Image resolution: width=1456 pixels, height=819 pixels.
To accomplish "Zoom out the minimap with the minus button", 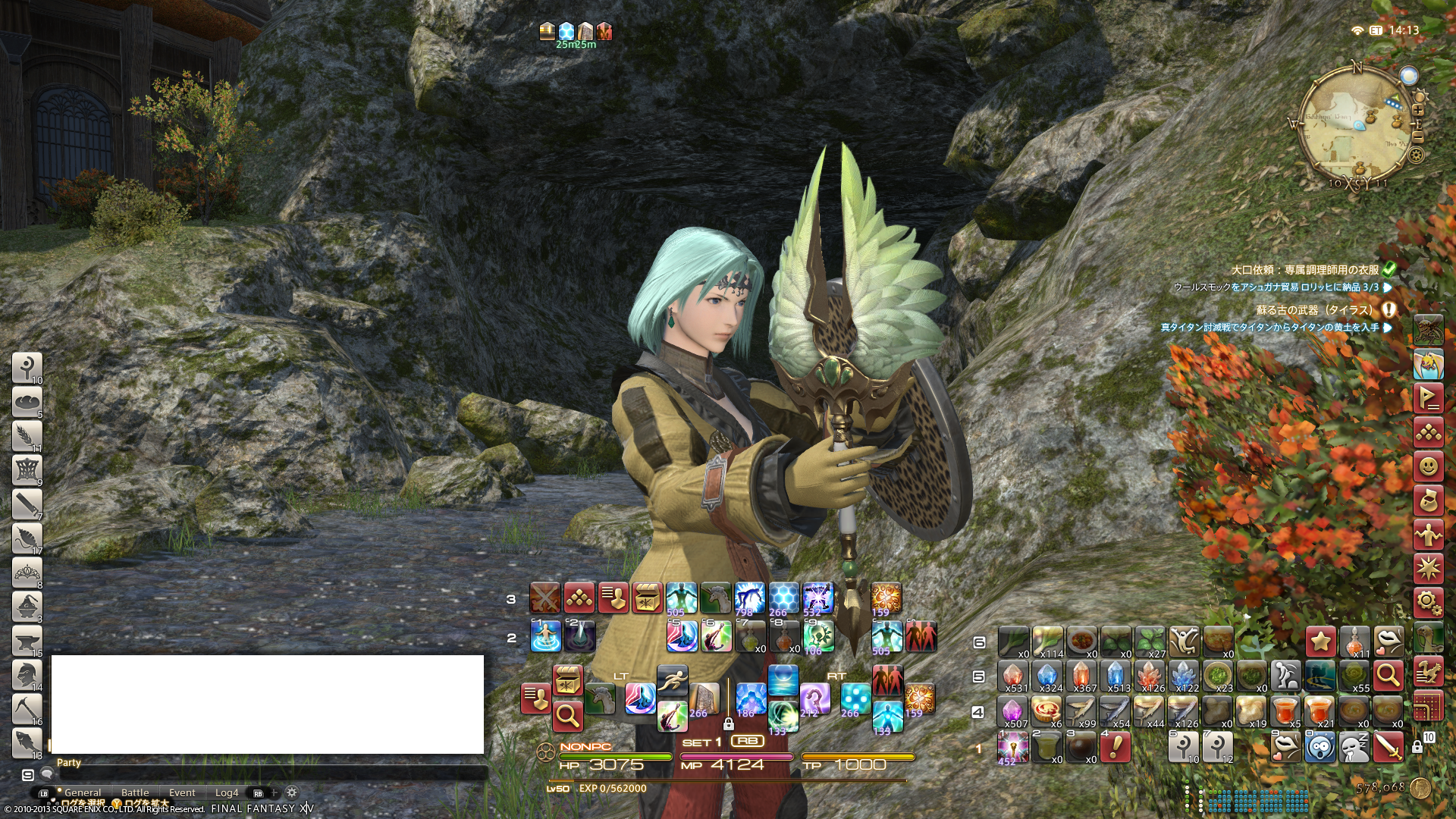I will tap(1418, 137).
